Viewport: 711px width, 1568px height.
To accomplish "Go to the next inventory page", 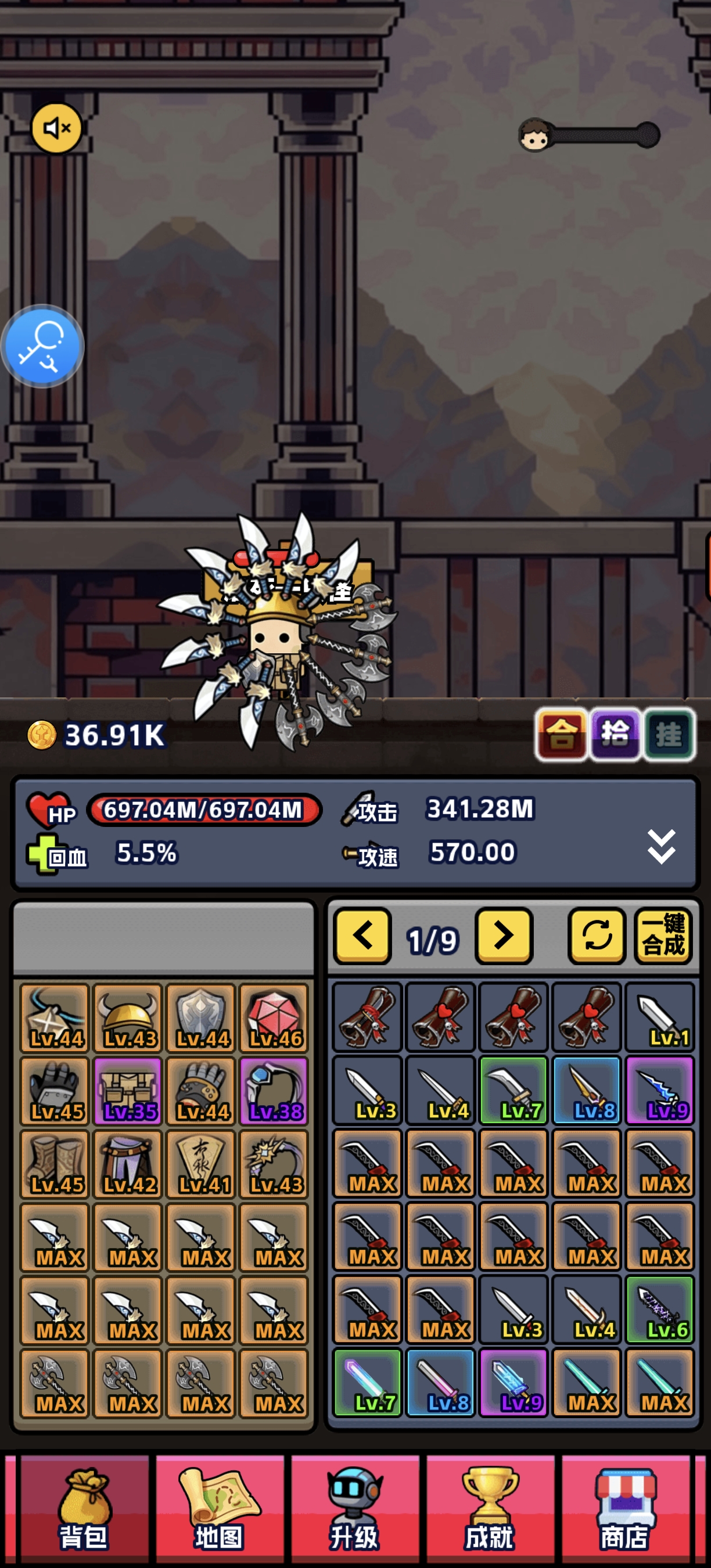I will [x=504, y=936].
